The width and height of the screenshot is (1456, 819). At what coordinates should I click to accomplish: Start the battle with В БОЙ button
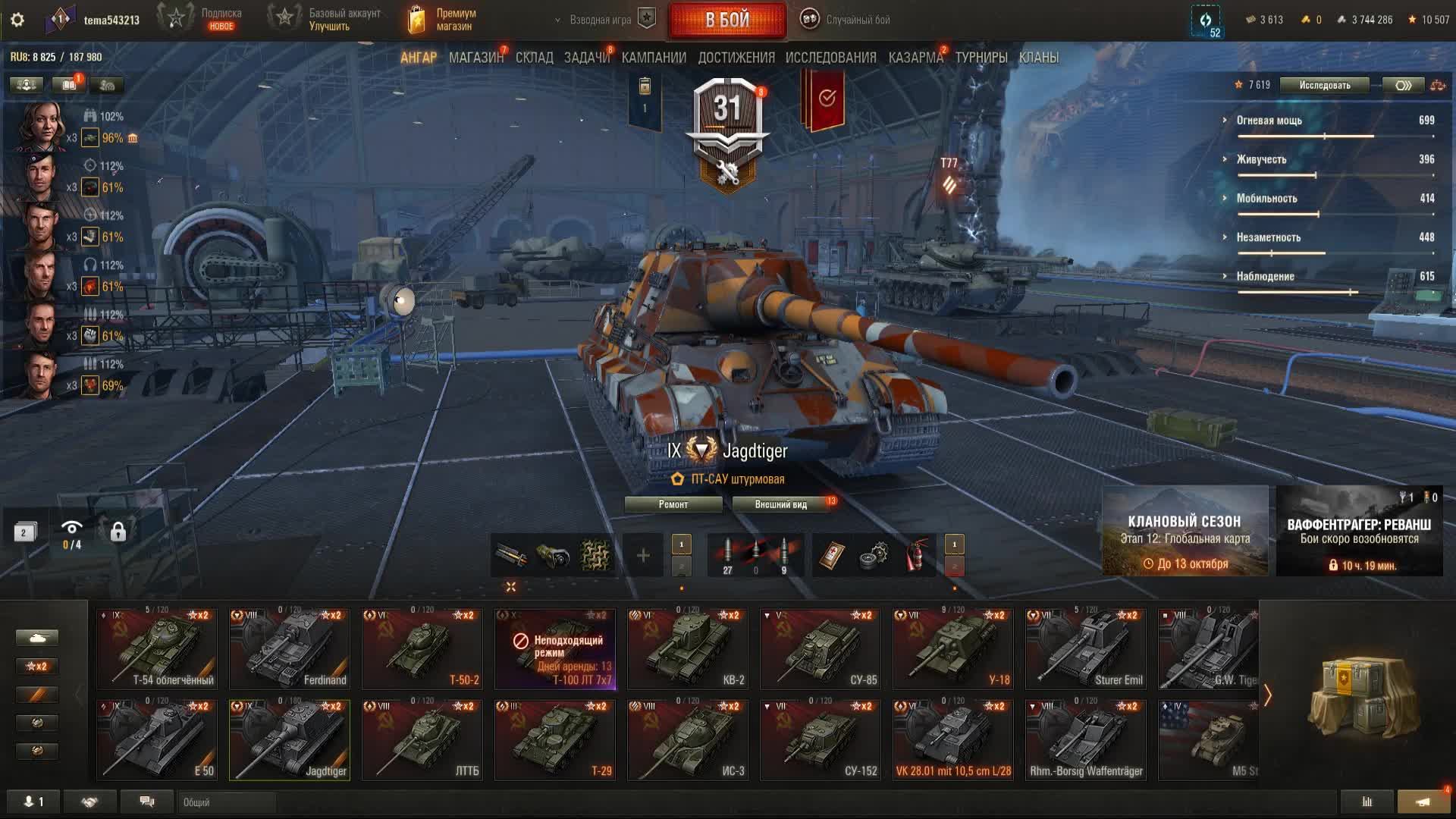[x=726, y=20]
